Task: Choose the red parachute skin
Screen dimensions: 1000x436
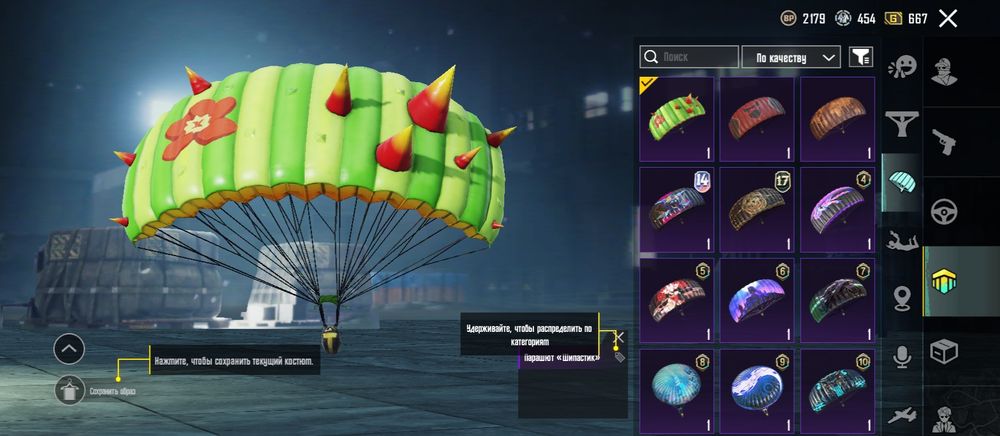Action: click(x=757, y=119)
